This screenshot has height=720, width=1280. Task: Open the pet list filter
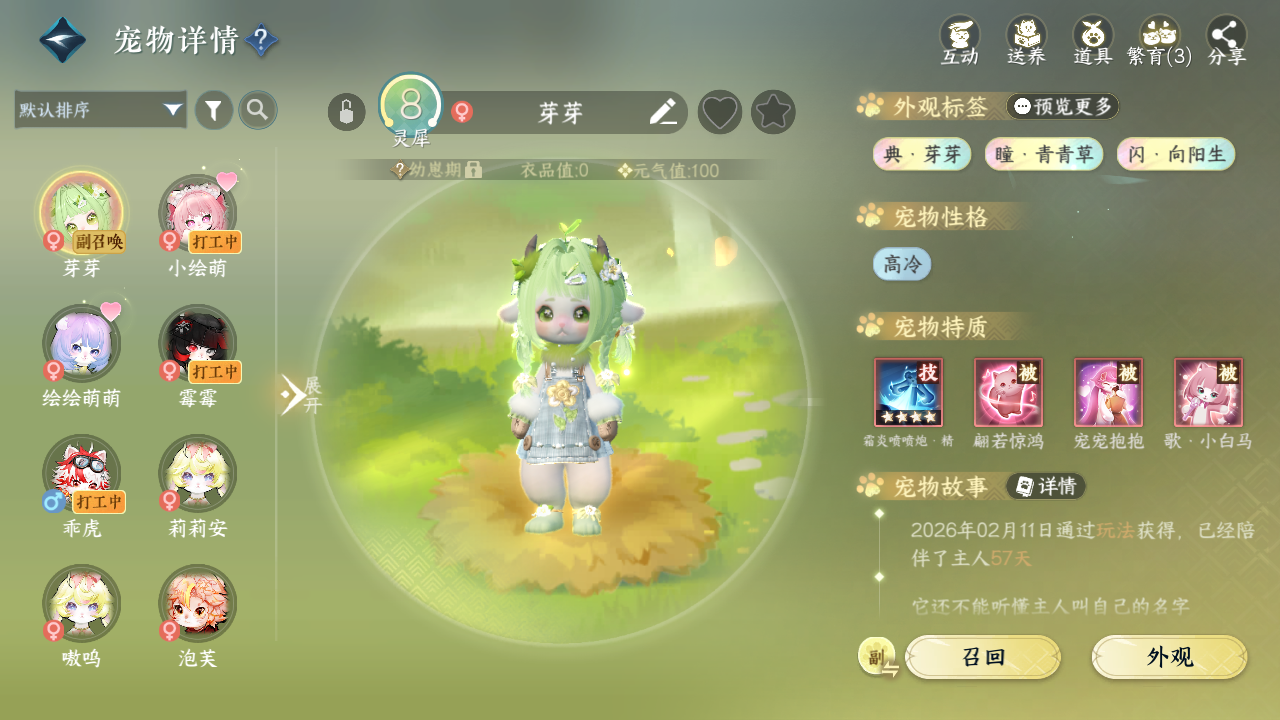214,110
